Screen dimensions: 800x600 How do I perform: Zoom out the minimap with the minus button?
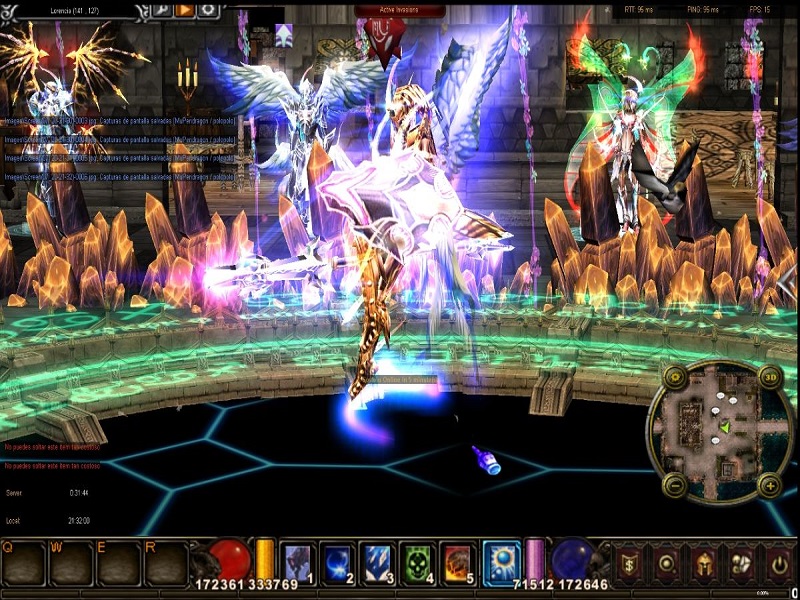click(675, 486)
